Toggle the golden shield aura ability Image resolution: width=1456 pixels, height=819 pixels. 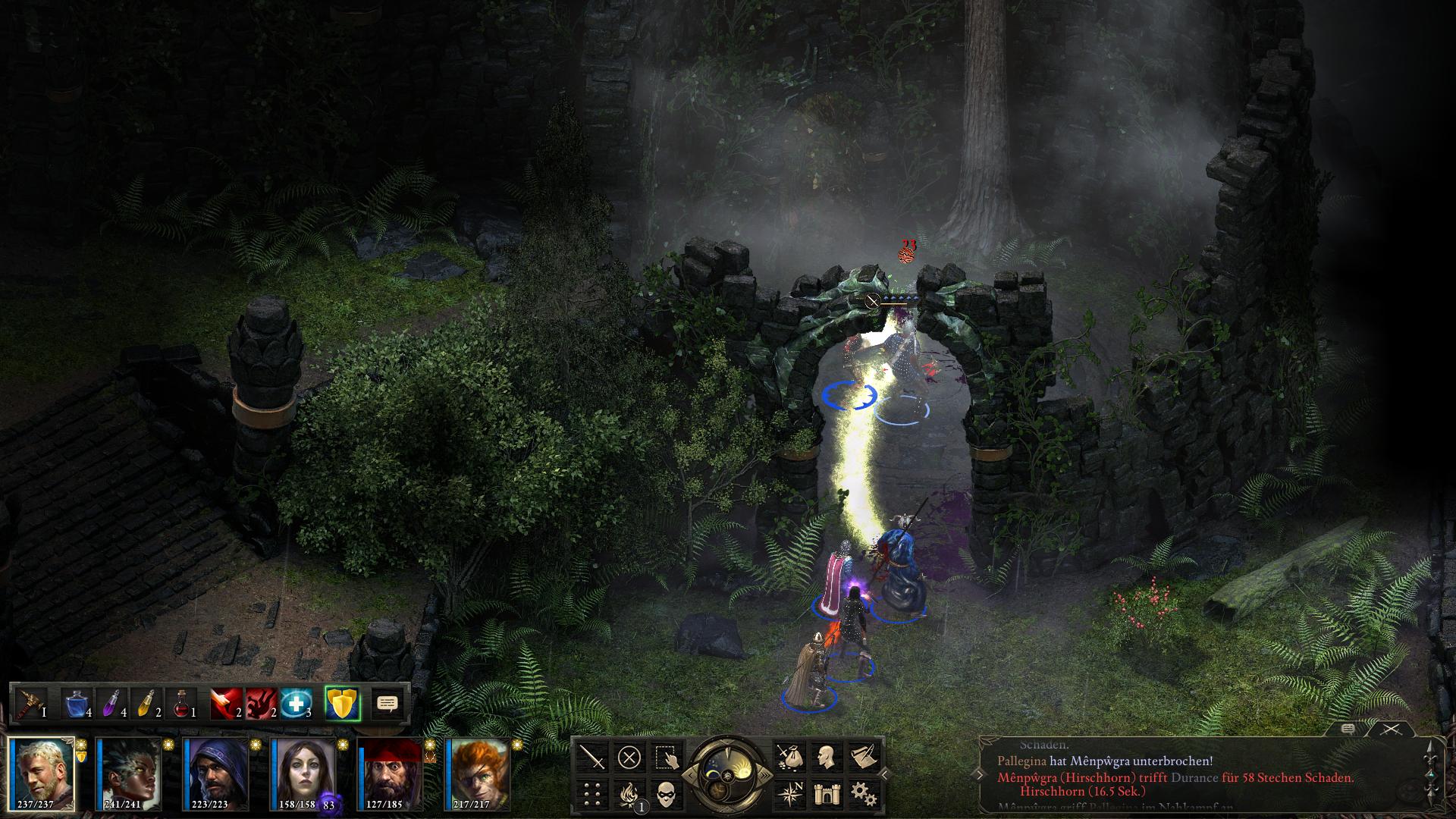point(342,704)
